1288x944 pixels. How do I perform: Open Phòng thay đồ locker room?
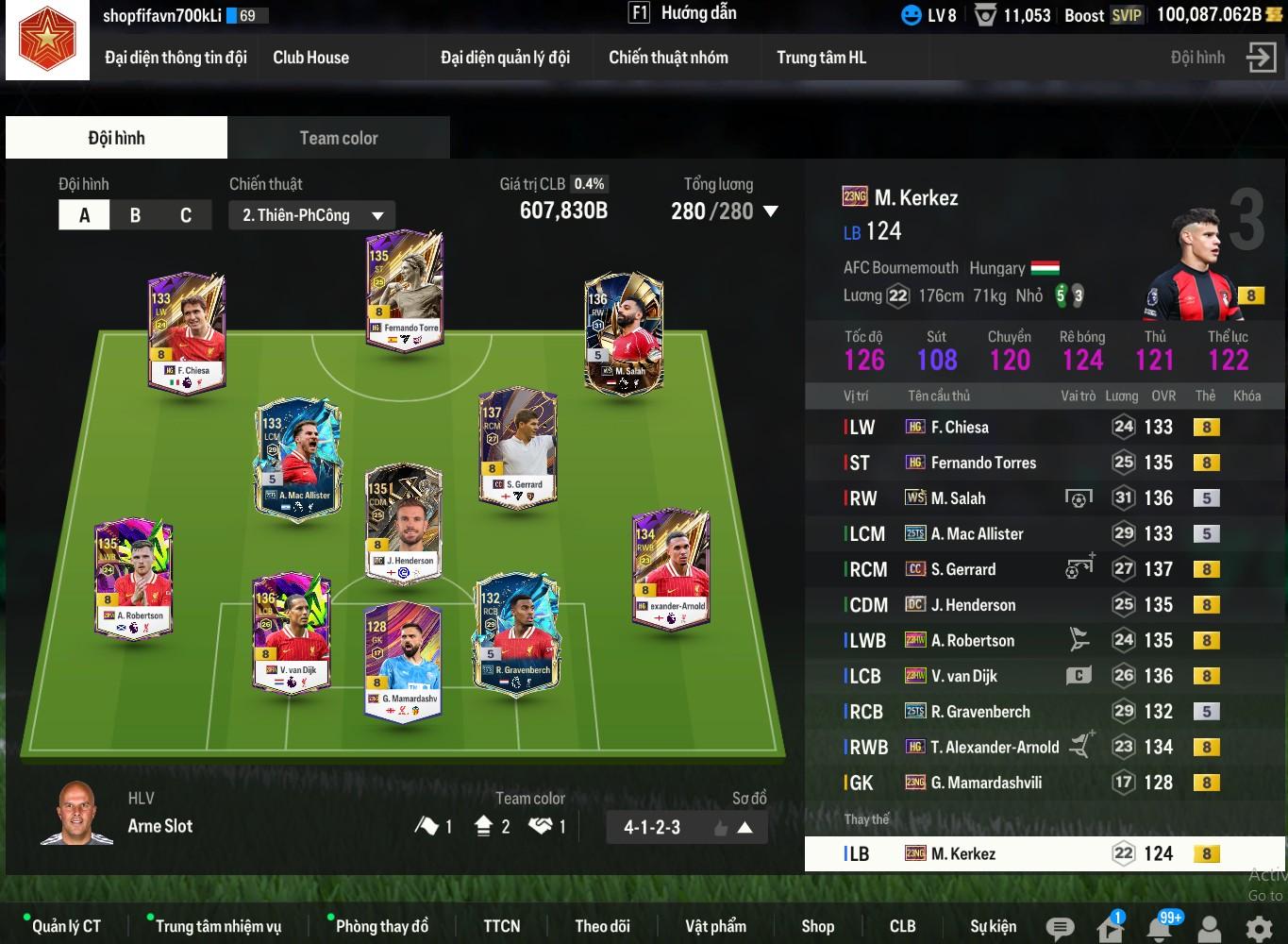point(381,926)
